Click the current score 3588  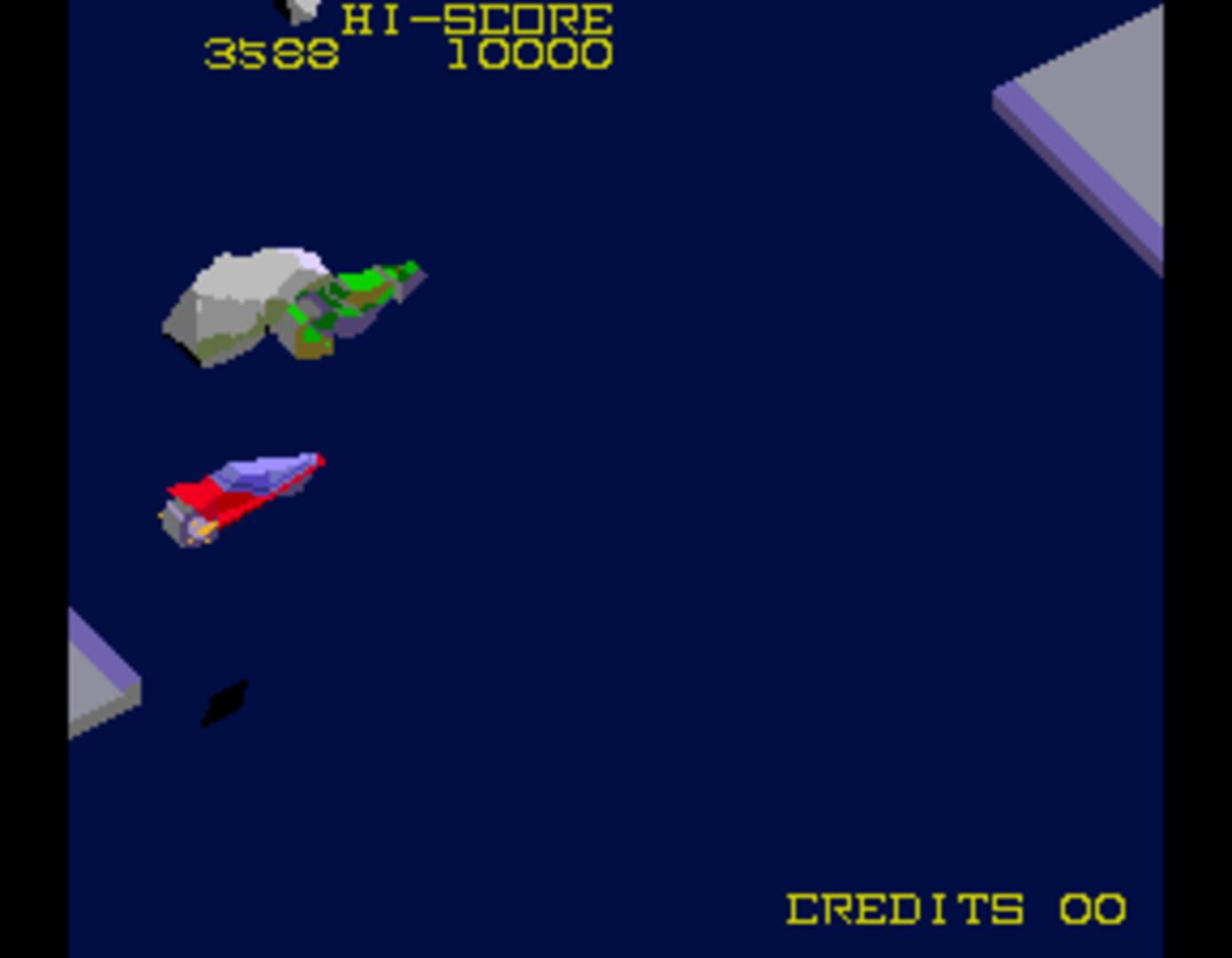point(271,55)
